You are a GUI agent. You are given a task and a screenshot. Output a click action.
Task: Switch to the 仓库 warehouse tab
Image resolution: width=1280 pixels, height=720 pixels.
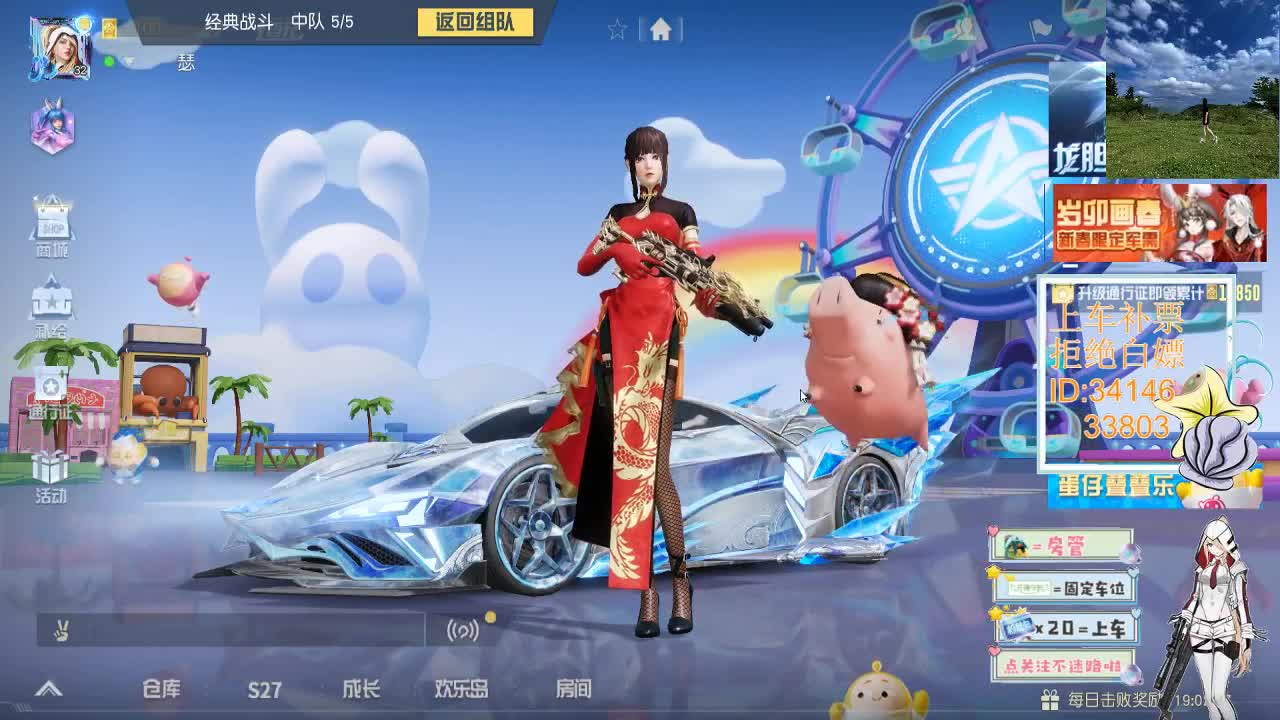coord(163,689)
